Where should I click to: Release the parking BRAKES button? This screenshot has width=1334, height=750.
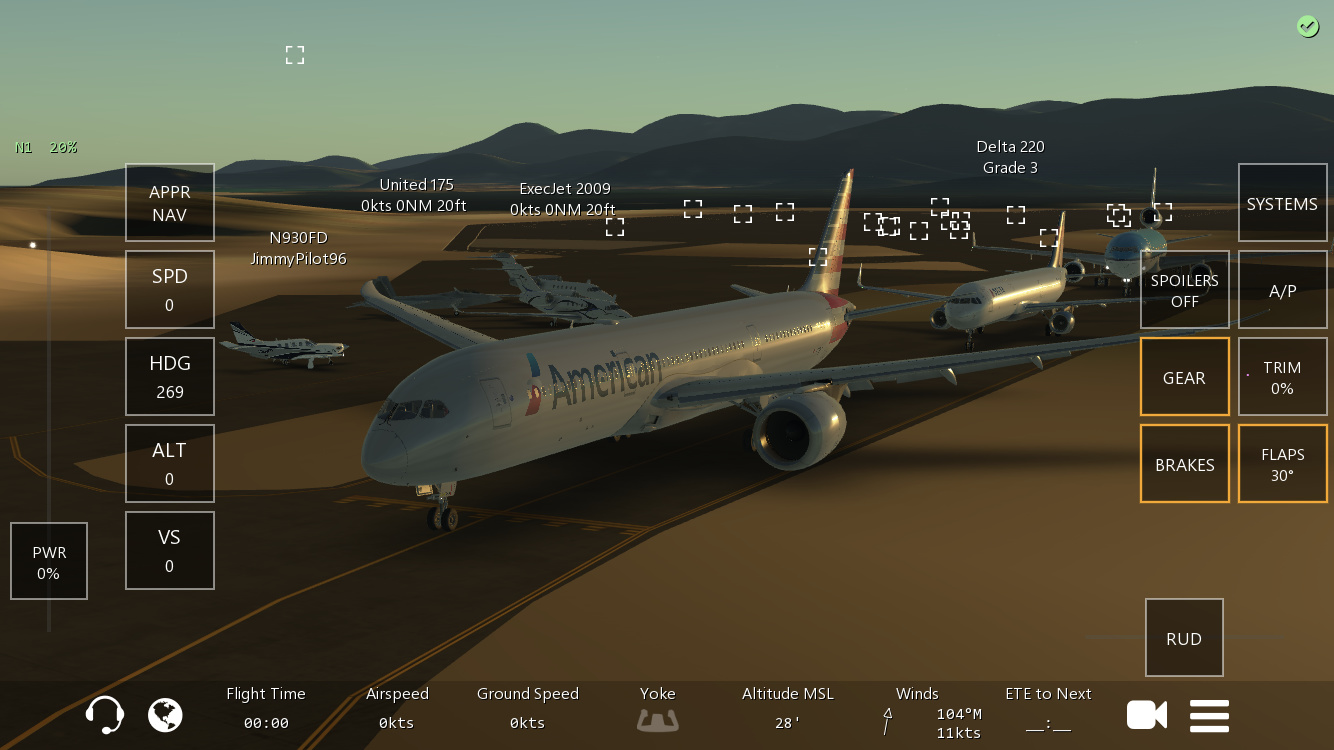[1184, 464]
